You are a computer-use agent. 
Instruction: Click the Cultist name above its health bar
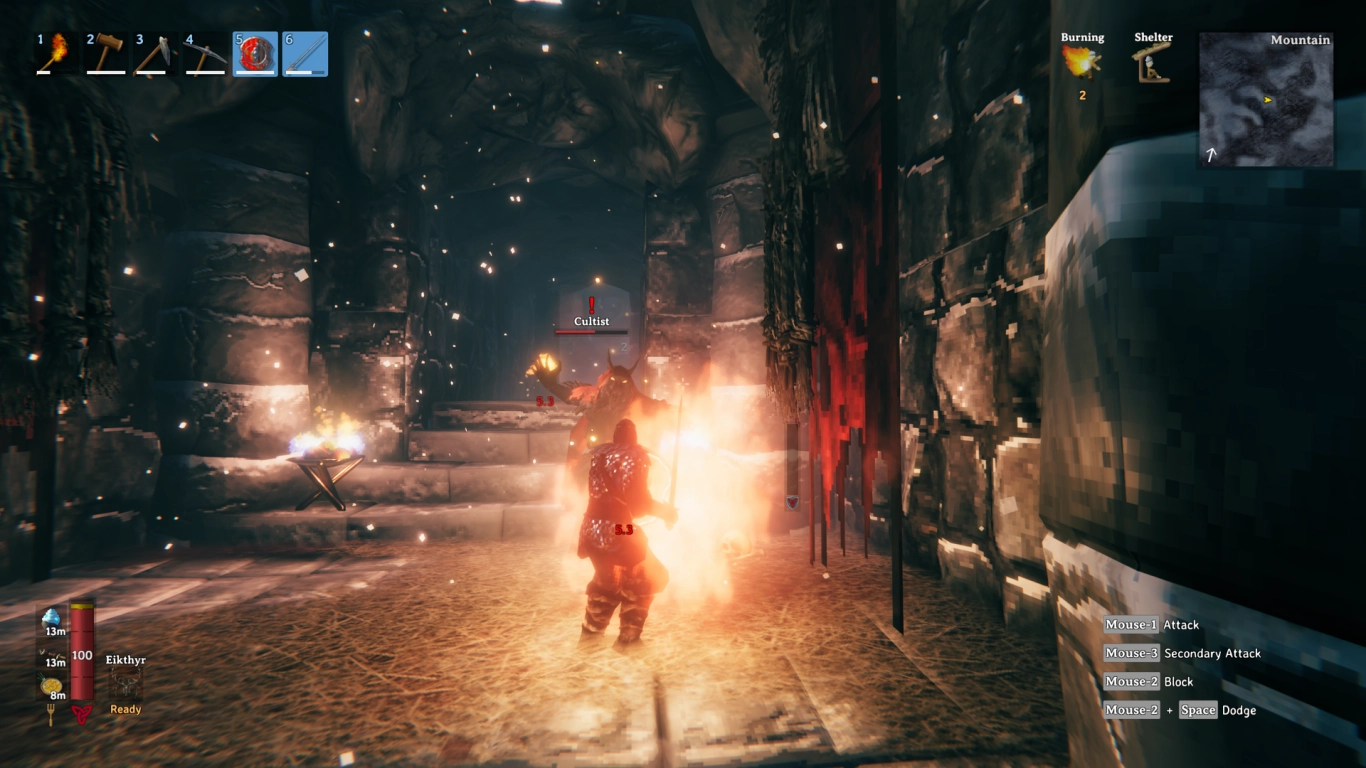591,321
